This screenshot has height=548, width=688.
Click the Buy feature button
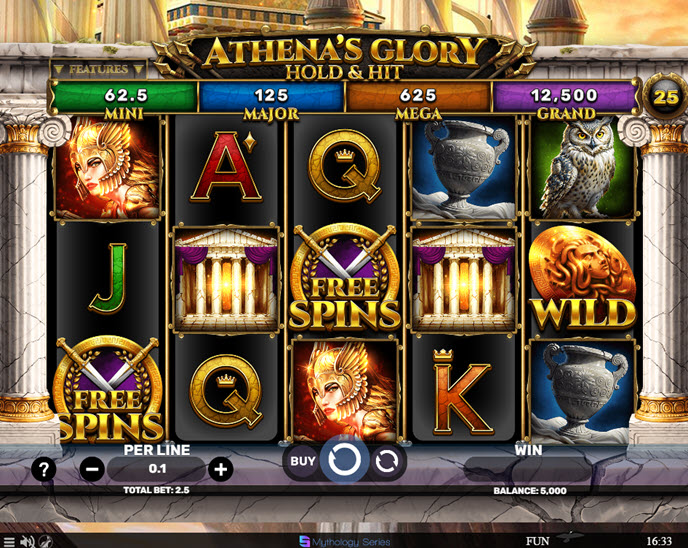(300, 461)
